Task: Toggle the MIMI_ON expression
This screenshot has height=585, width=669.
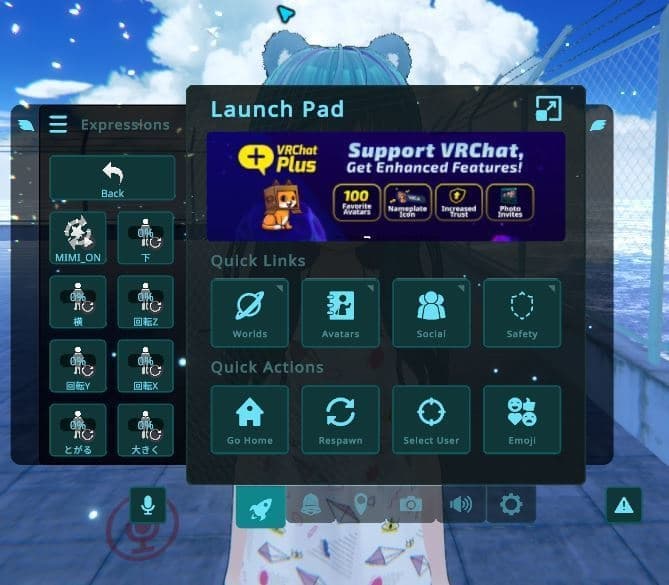Action: click(78, 237)
